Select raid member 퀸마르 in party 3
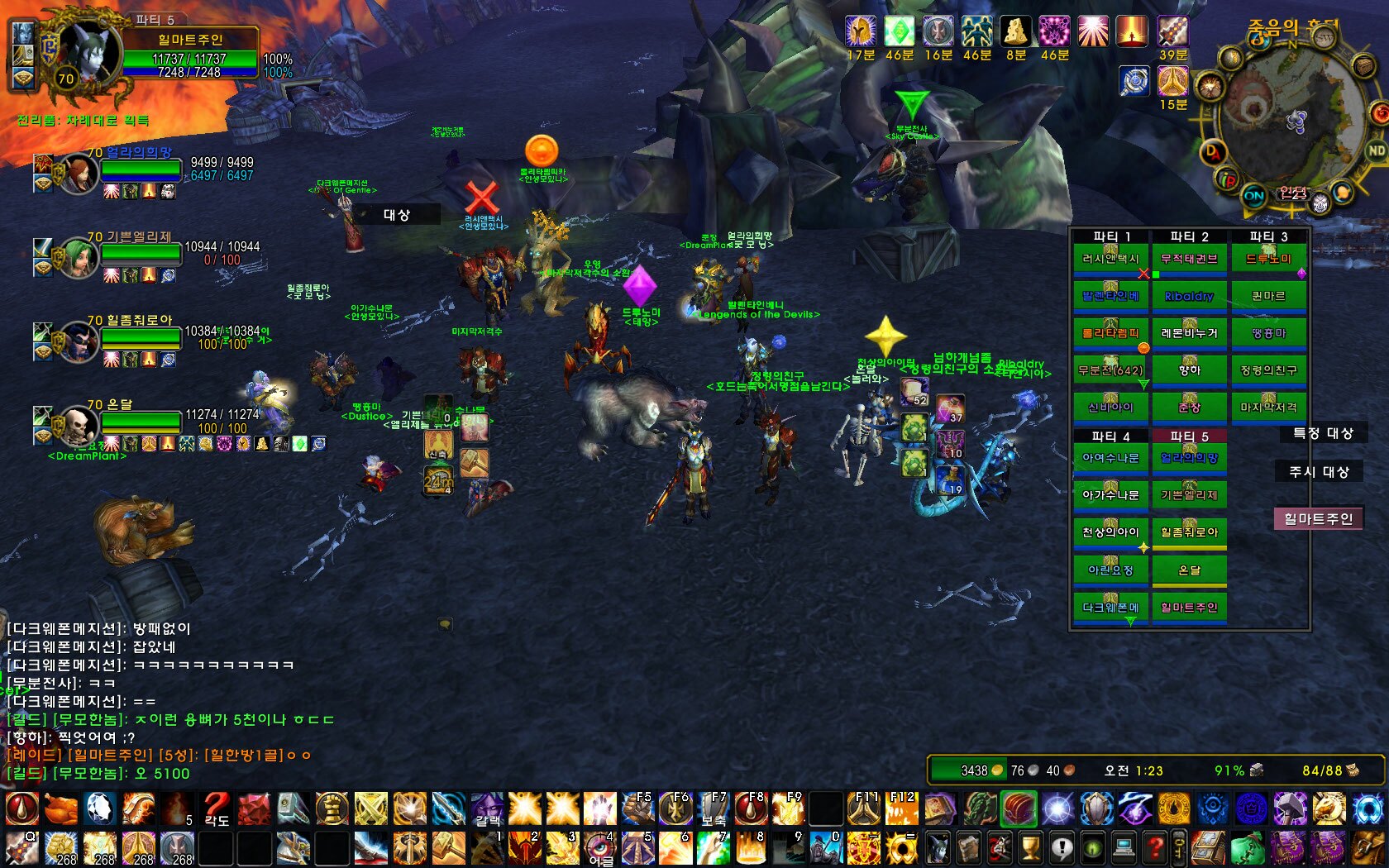This screenshot has height=868, width=1389. (x=1267, y=296)
